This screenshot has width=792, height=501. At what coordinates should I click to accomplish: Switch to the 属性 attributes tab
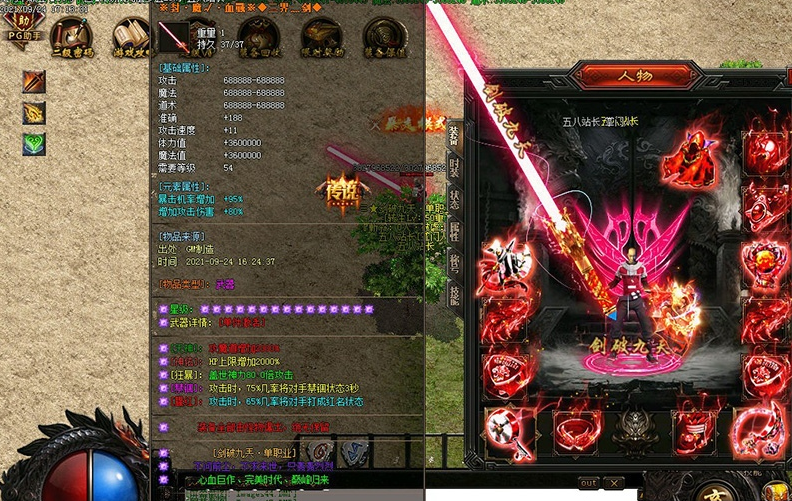click(454, 232)
